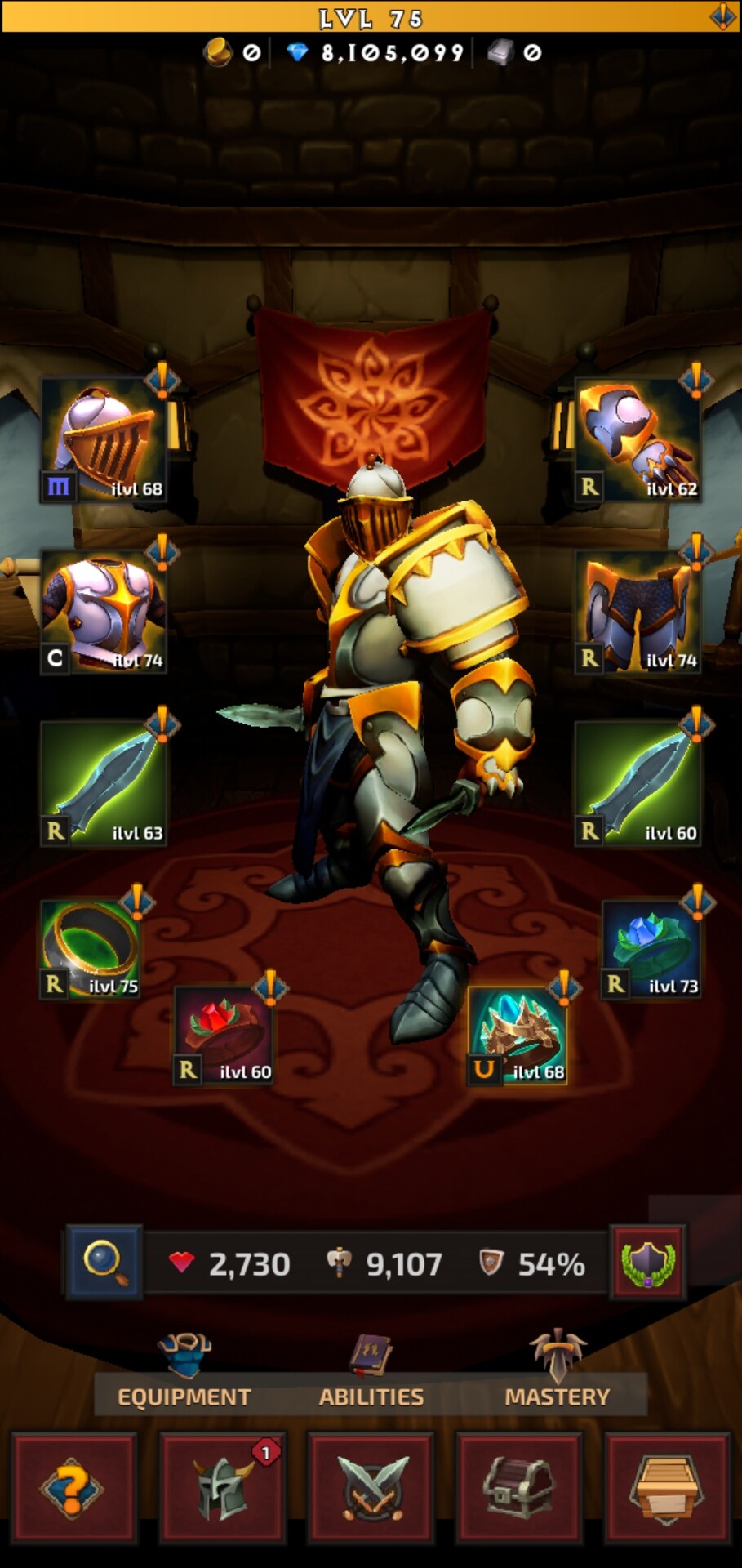The height and width of the screenshot is (1568, 742).
Task: Select the green ring ilvl 75
Action: click(x=91, y=950)
